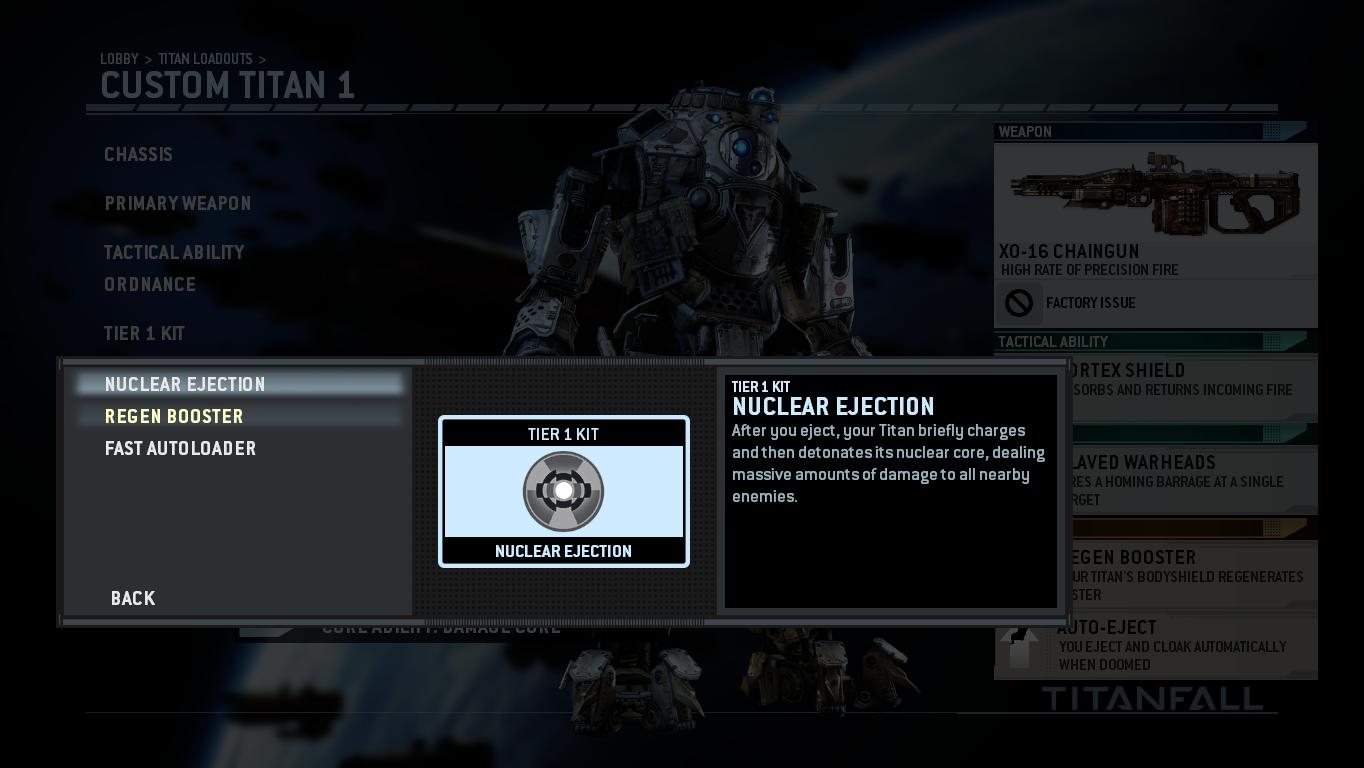
Task: Select the Tactical Ability category
Action: 174,253
